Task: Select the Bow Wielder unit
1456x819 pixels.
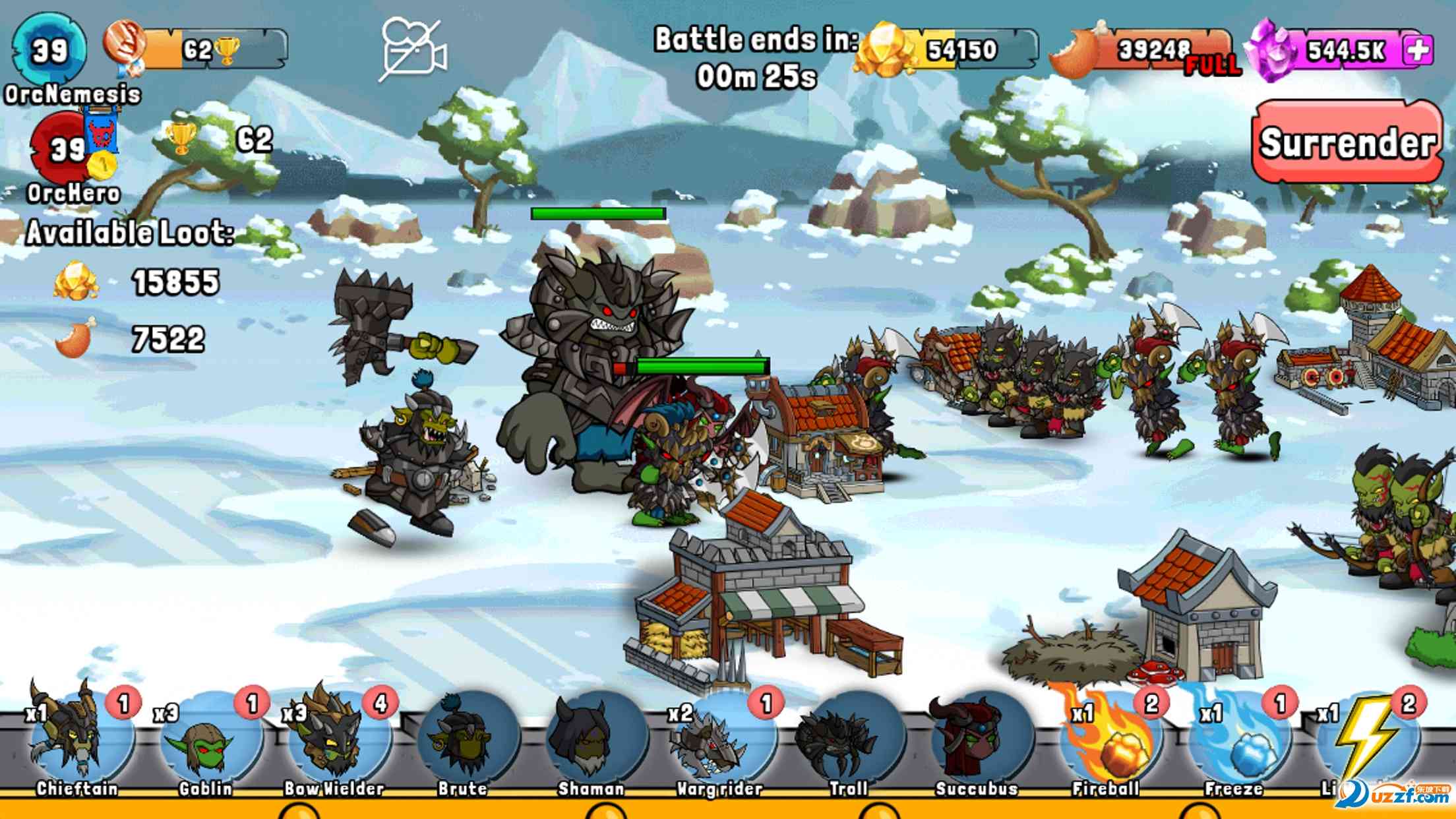Action: pos(334,740)
